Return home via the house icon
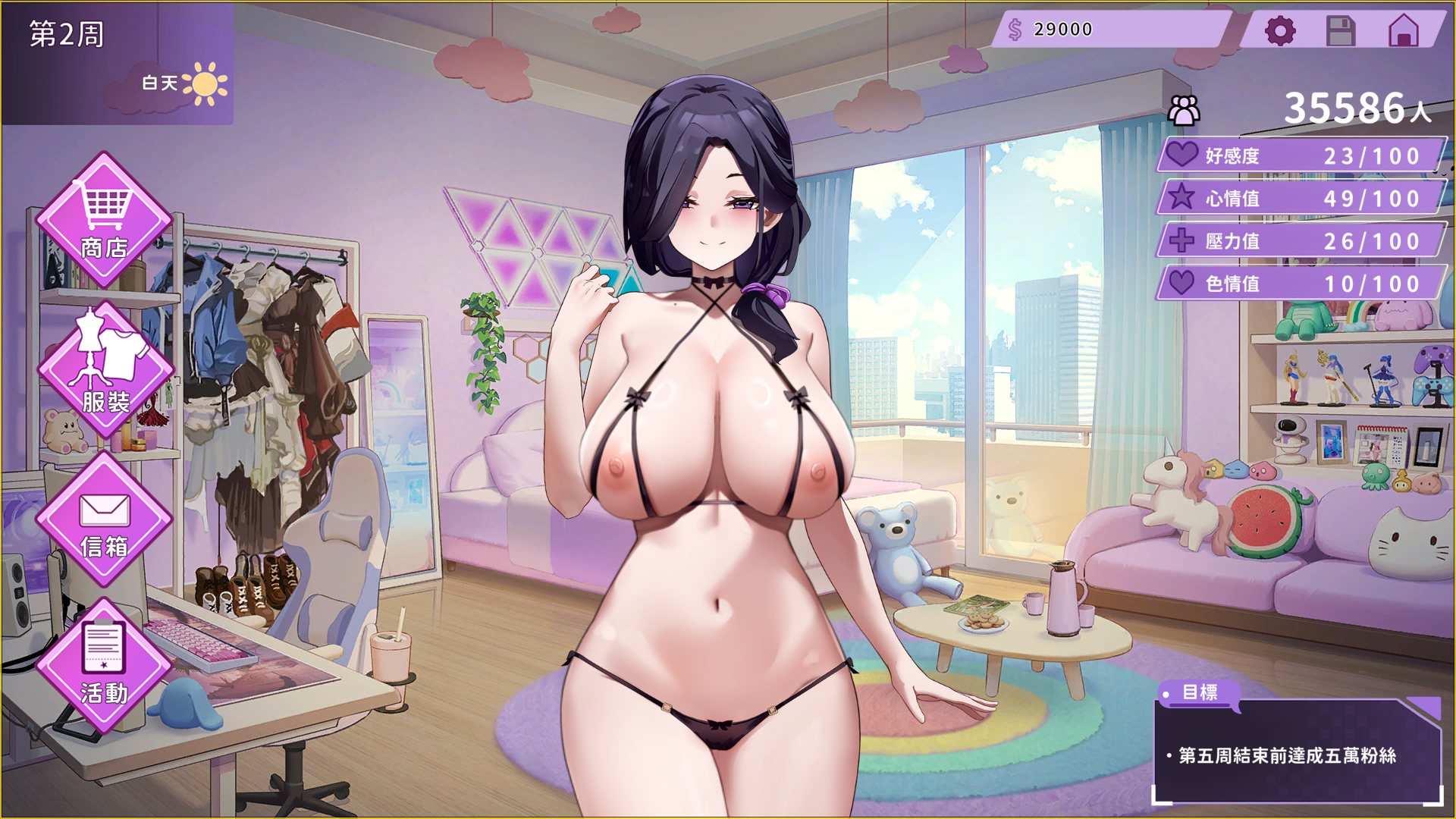The image size is (1456, 819). (x=1403, y=31)
